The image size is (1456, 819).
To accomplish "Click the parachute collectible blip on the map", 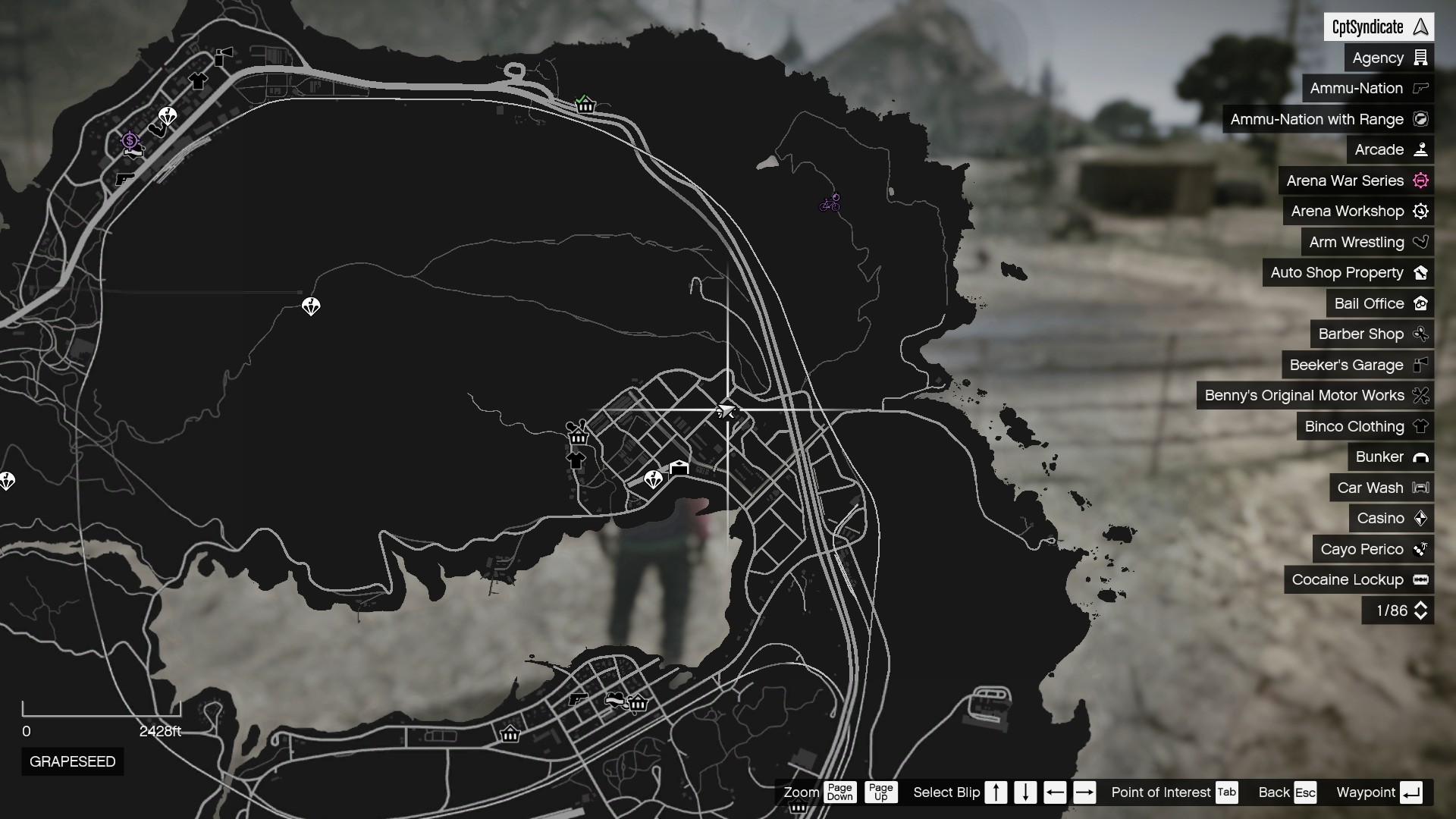I will click(x=311, y=306).
